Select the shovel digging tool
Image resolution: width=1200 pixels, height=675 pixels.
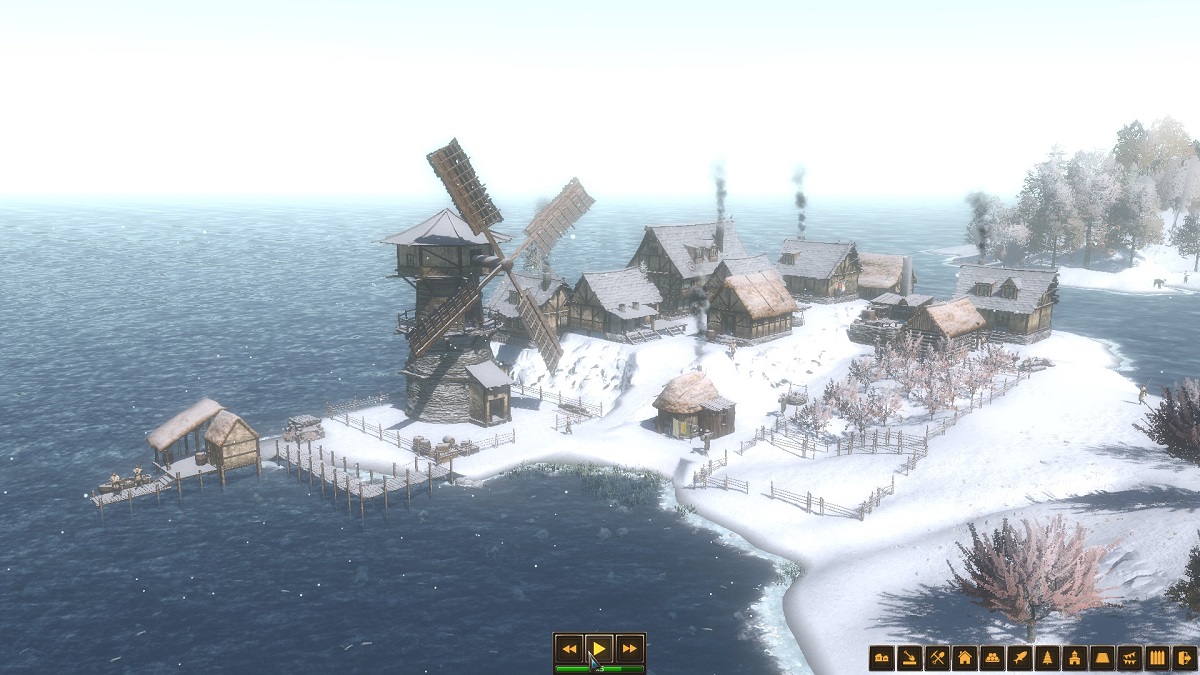(909, 658)
